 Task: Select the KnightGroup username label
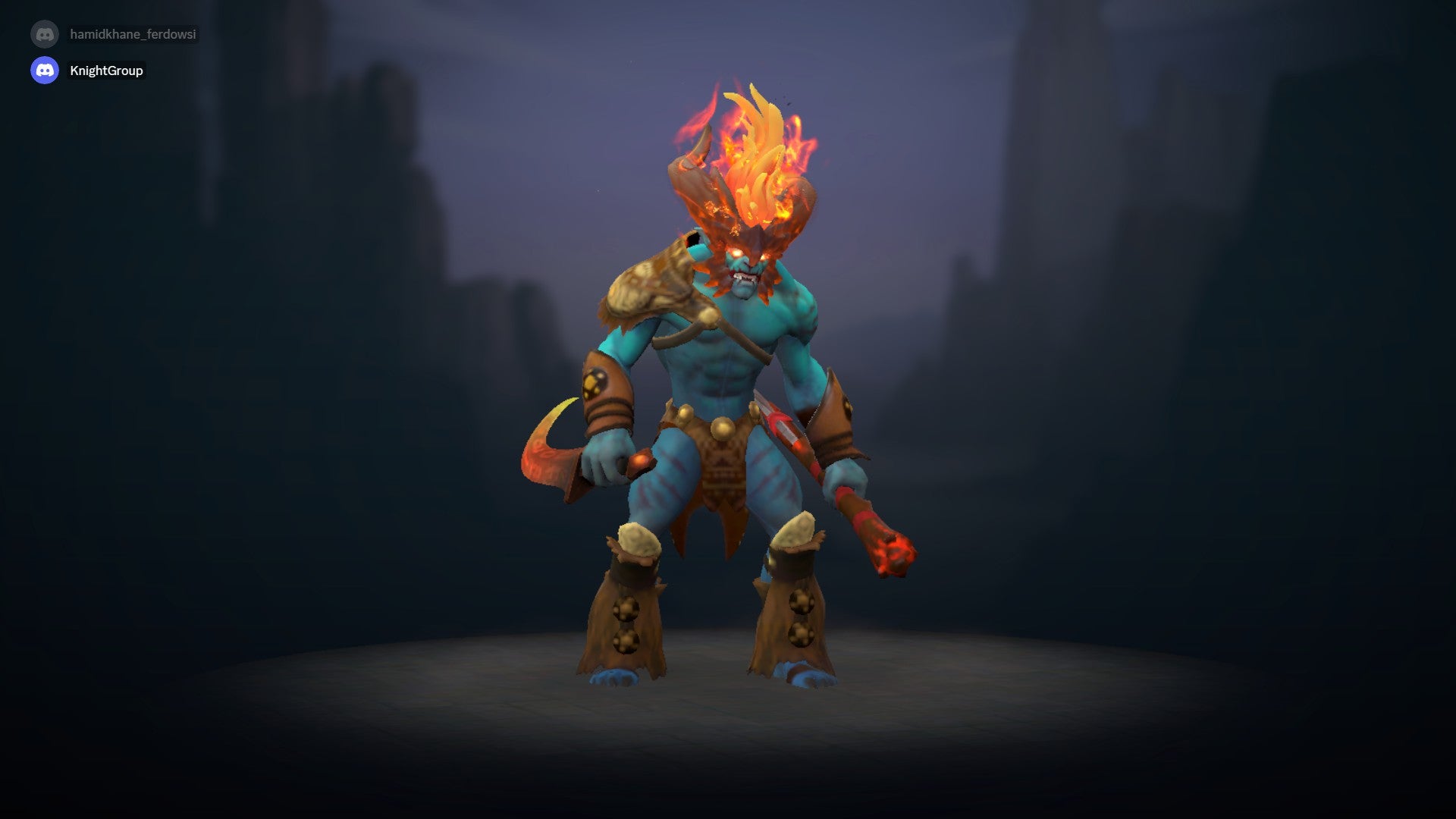(106, 71)
